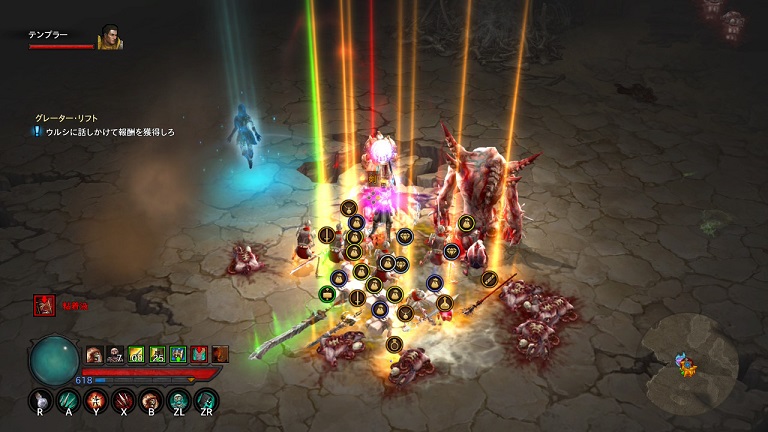Select the buff icon showing 25
This screenshot has height=432, width=768.
pyautogui.click(x=157, y=353)
